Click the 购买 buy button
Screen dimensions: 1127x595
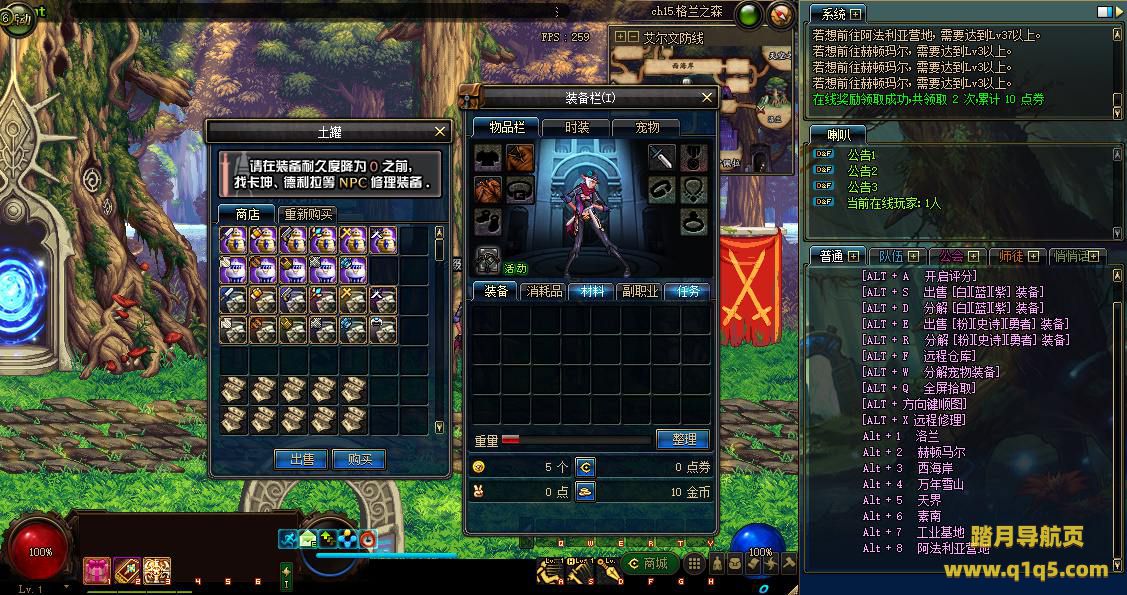point(359,459)
